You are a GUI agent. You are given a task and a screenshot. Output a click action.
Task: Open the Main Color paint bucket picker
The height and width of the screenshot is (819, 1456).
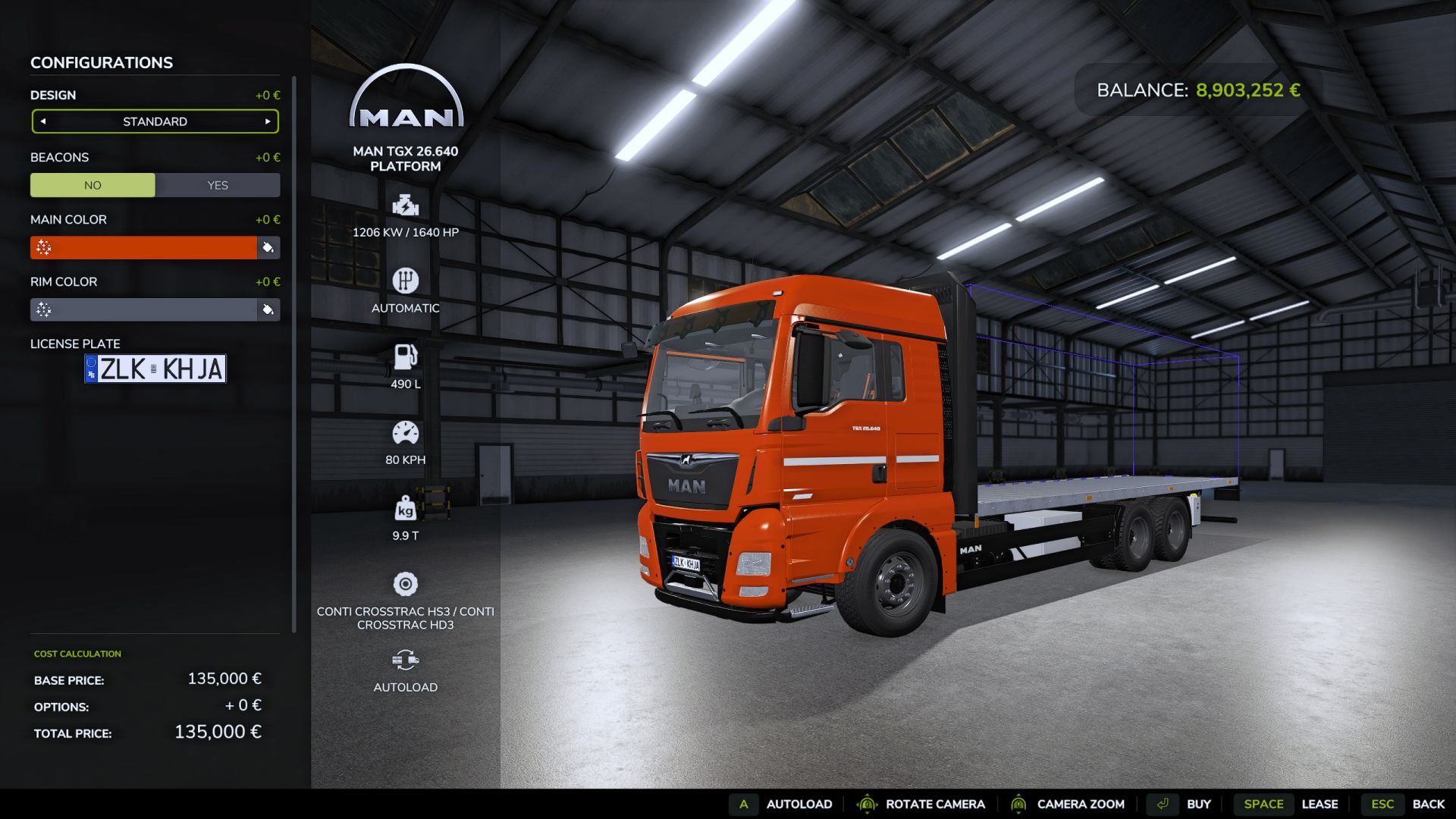pyautogui.click(x=268, y=248)
